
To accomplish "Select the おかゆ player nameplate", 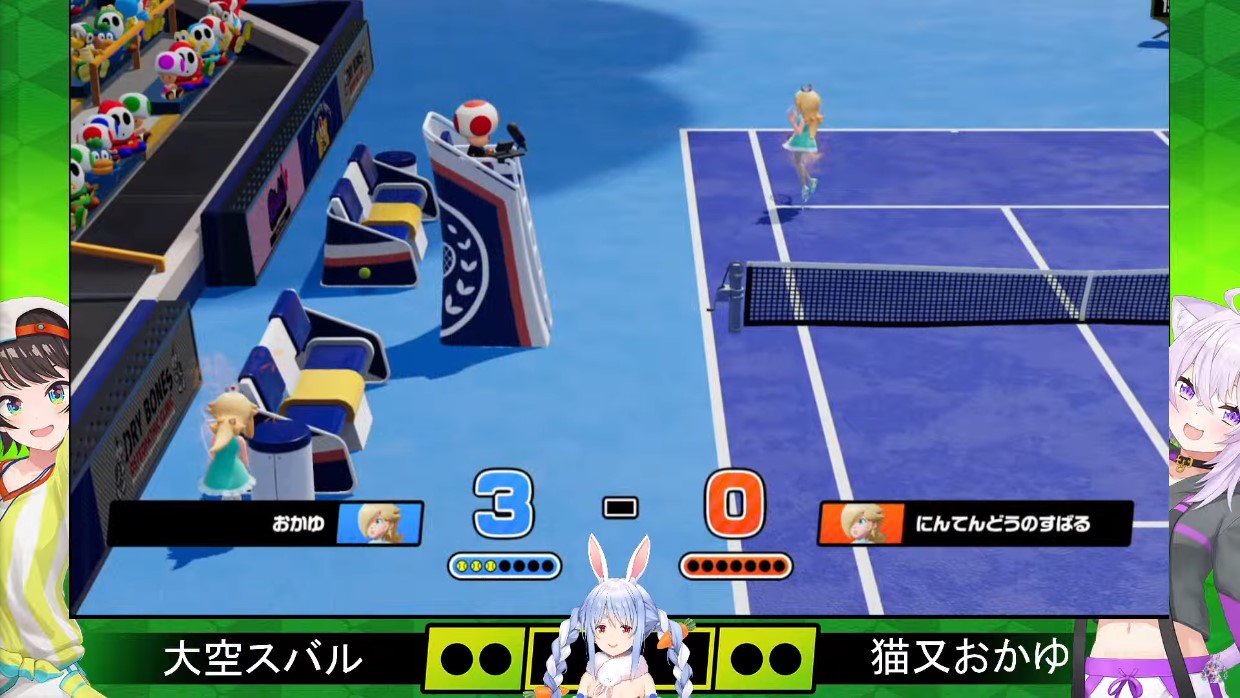I will tap(265, 523).
